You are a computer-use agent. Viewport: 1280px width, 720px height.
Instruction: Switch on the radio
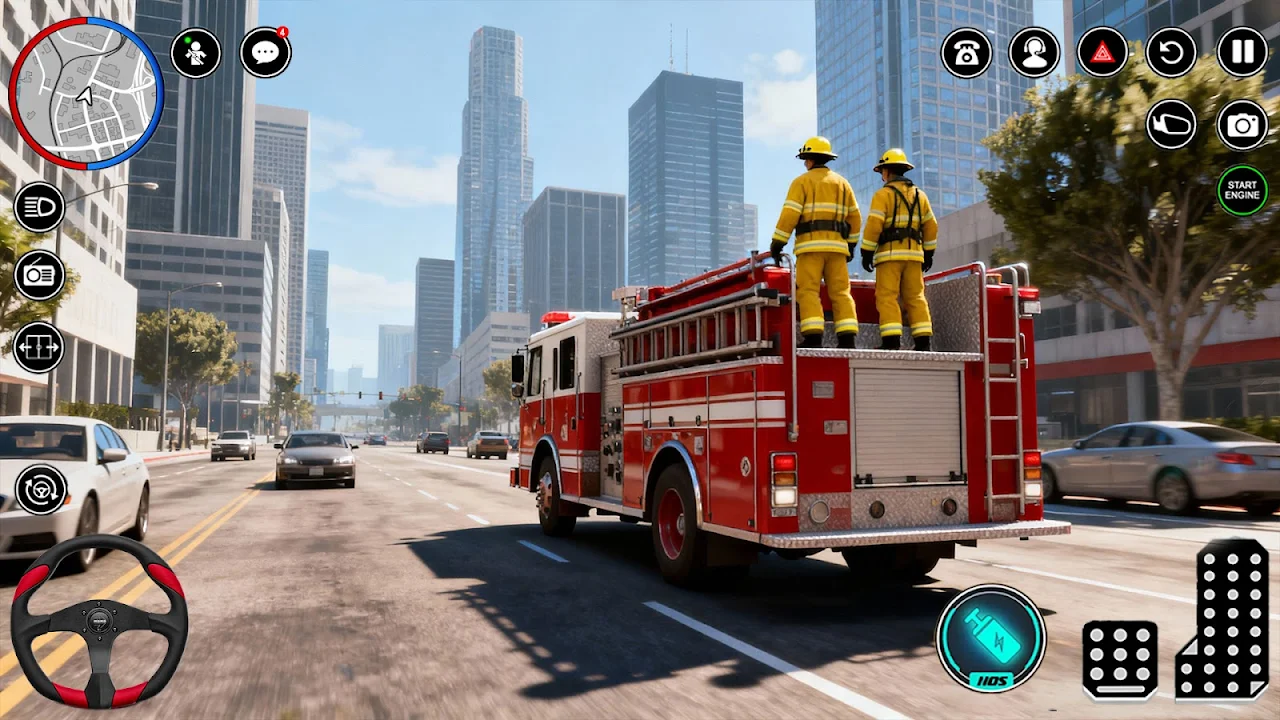[40, 275]
